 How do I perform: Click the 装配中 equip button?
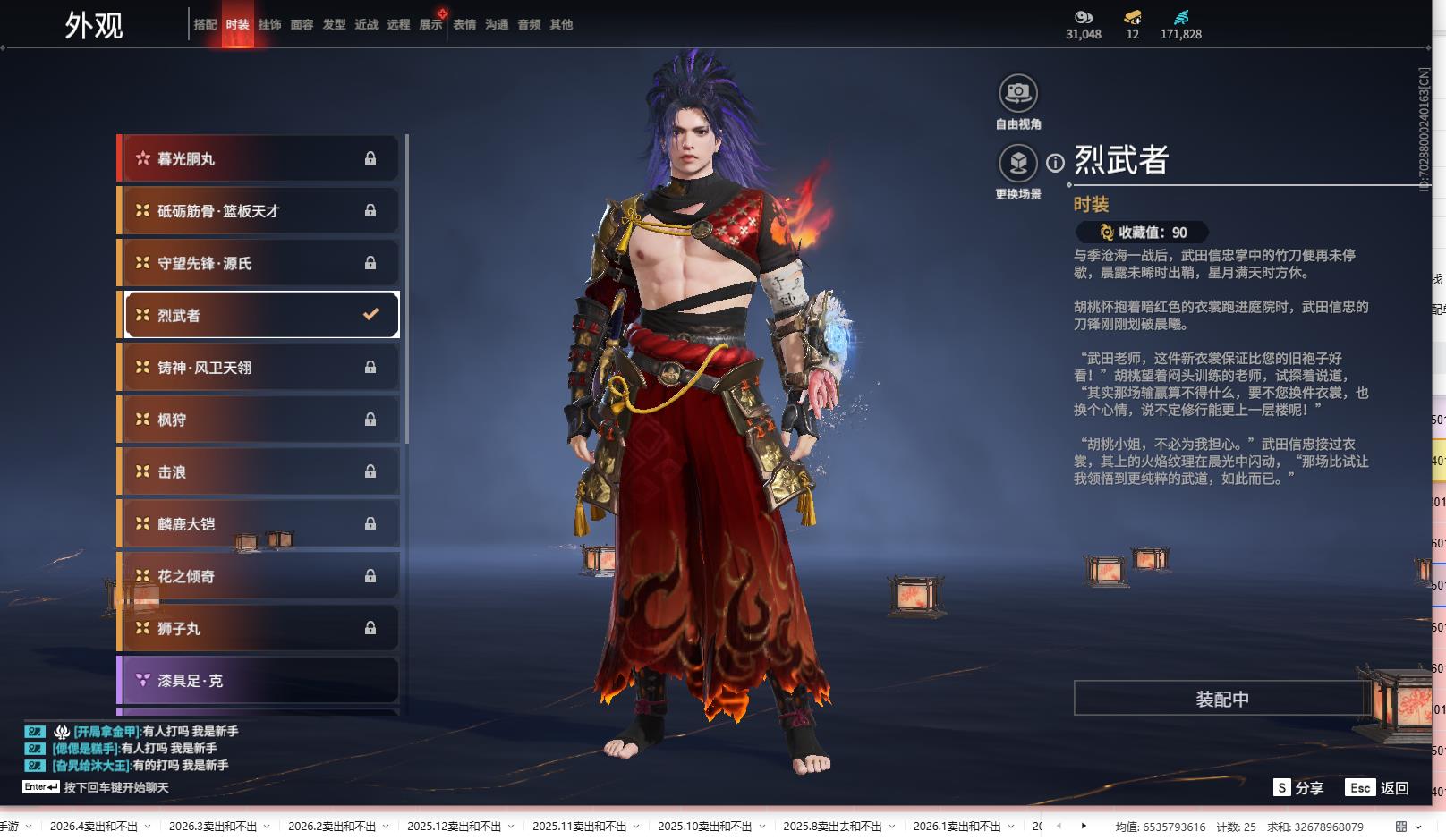coord(1221,699)
